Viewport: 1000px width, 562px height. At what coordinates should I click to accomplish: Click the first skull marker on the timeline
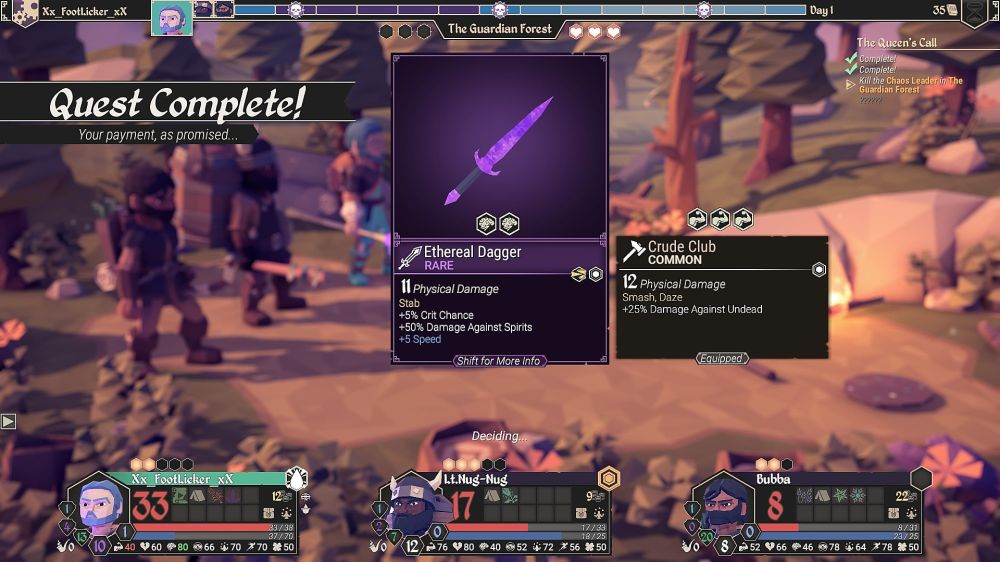click(x=296, y=11)
